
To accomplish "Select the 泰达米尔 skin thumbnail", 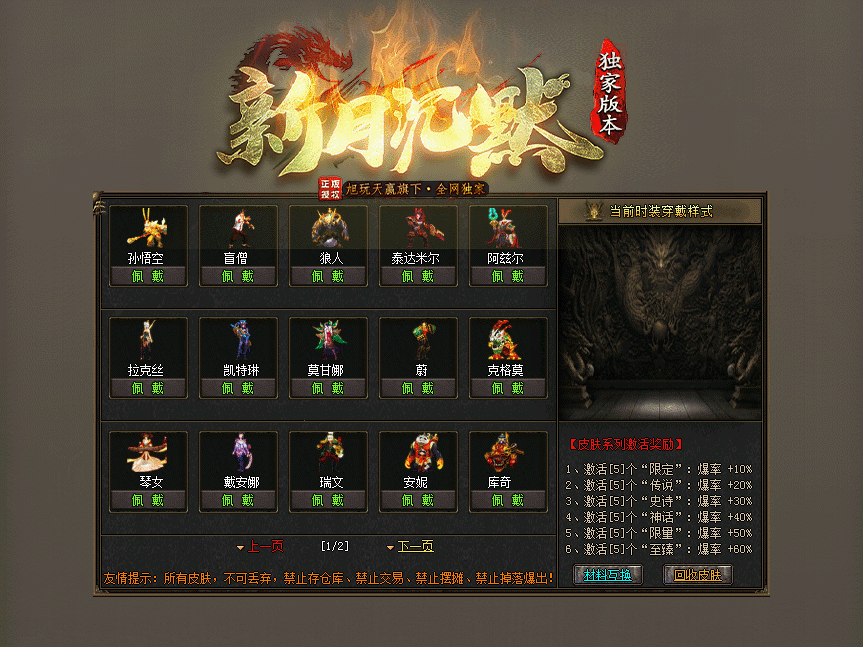I will [x=418, y=229].
